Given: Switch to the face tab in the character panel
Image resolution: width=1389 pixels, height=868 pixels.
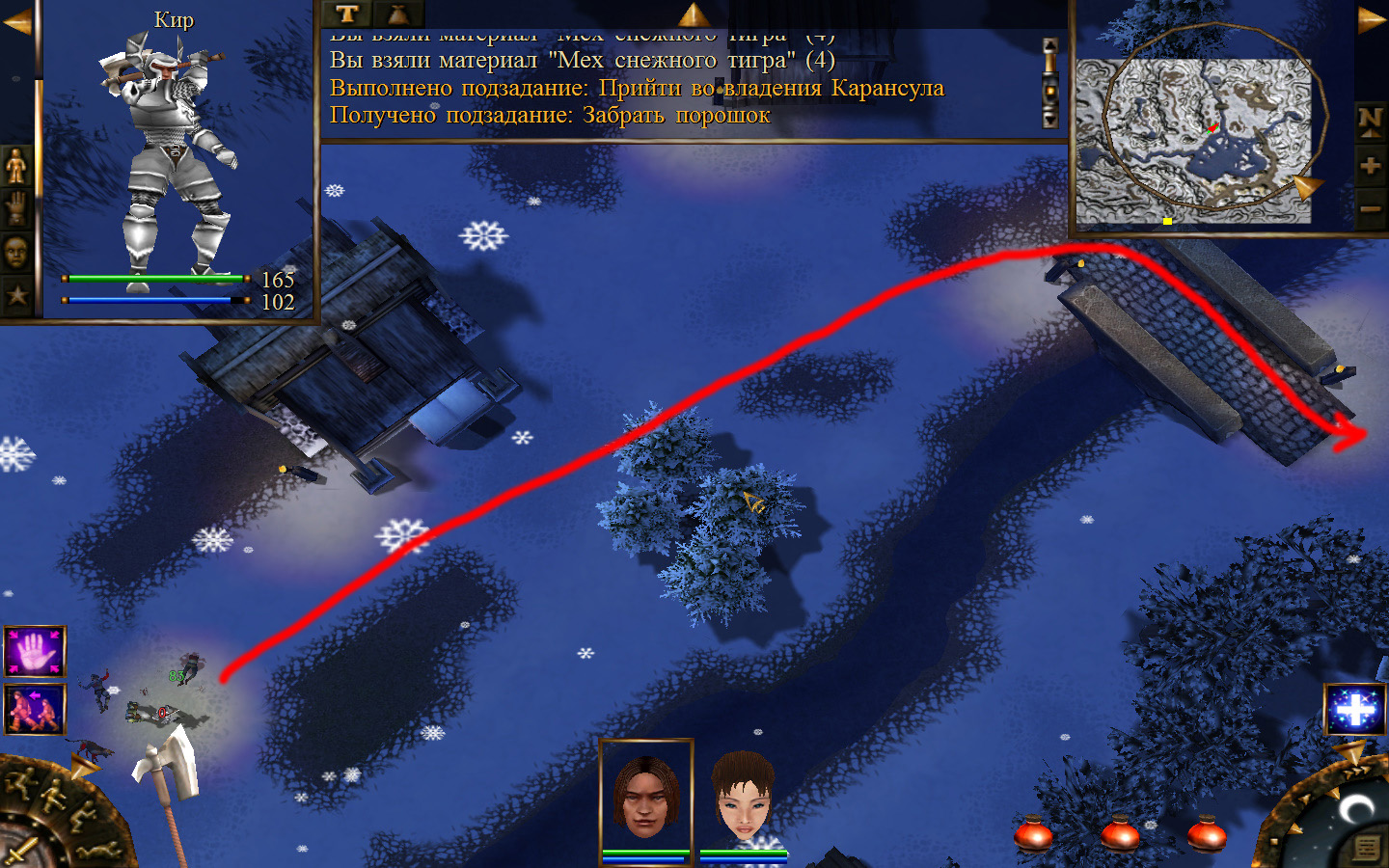Looking at the screenshot, I should (x=16, y=253).
